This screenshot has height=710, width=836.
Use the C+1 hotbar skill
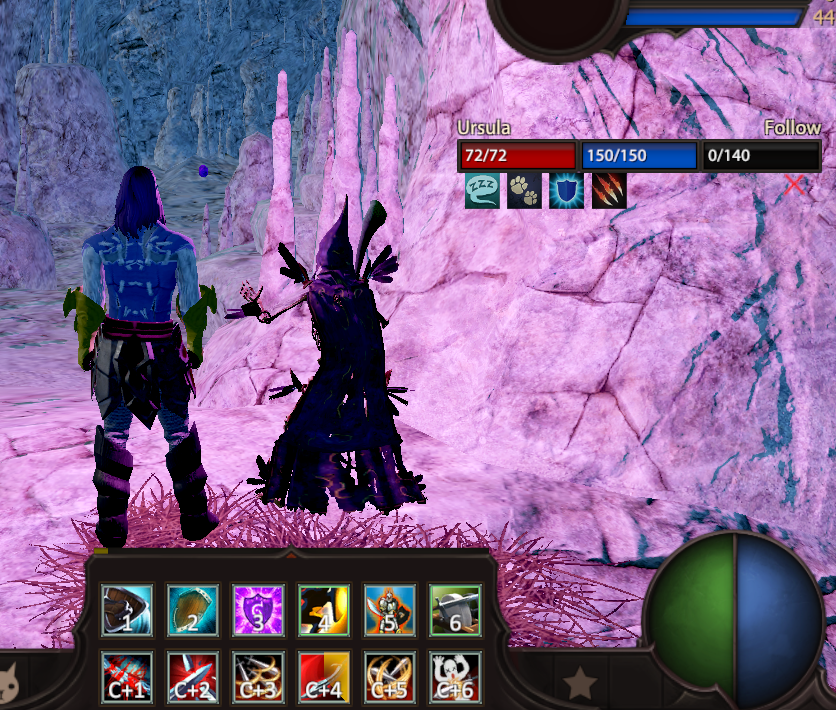click(x=127, y=677)
